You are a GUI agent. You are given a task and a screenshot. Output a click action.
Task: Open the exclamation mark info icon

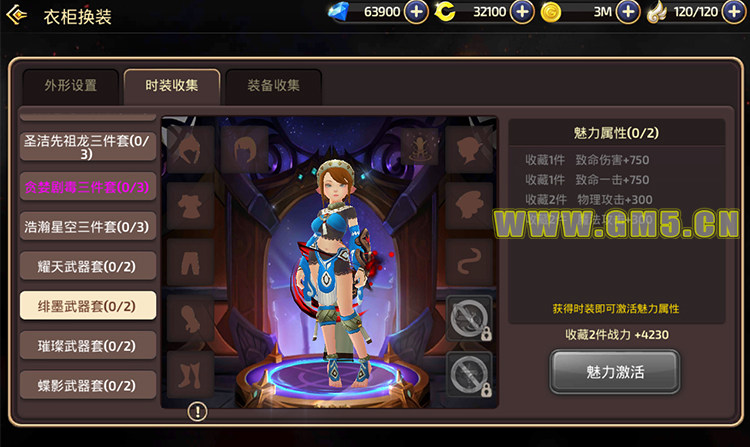(x=197, y=411)
